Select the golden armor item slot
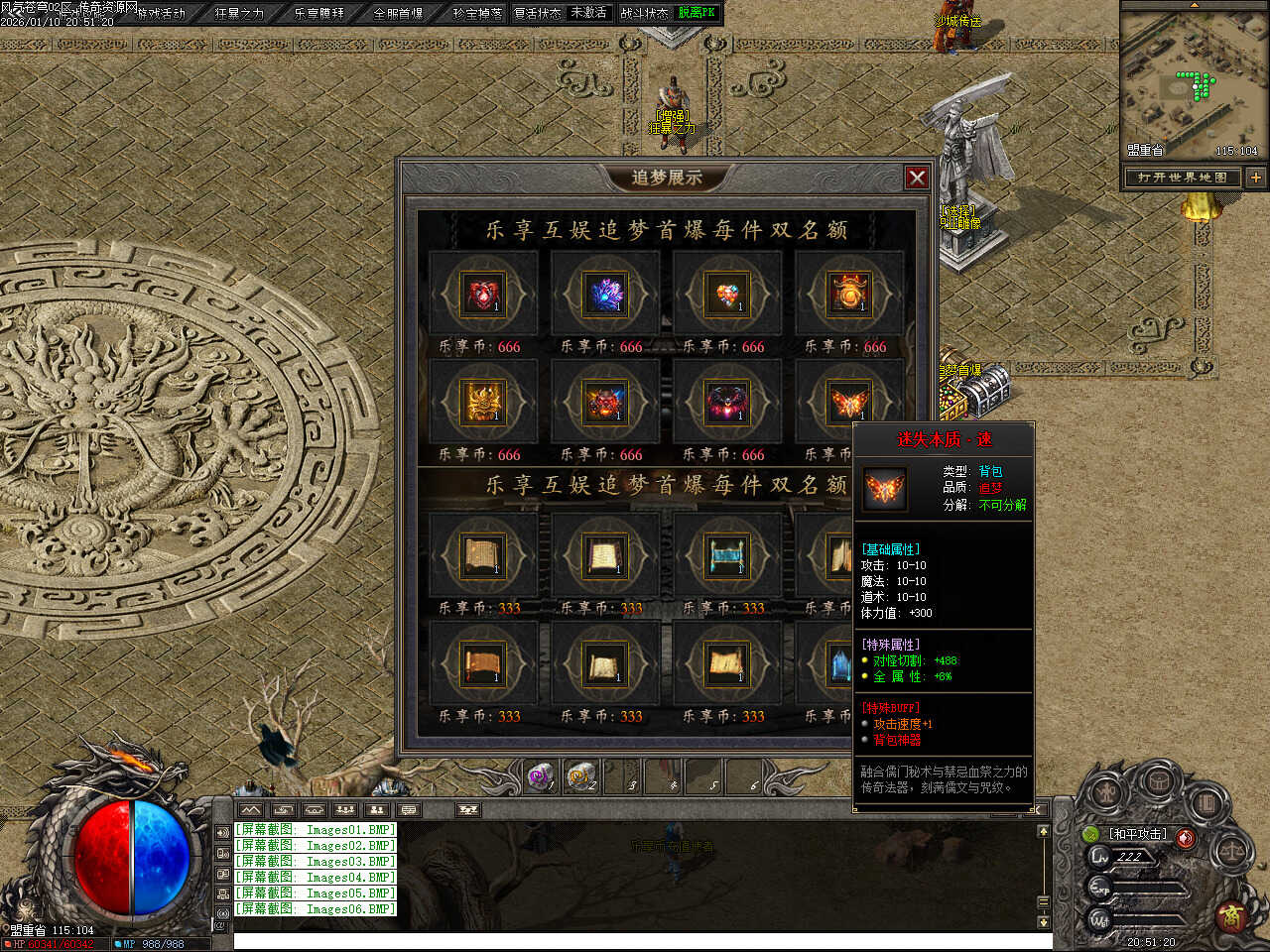The image size is (1270, 952). point(483,403)
